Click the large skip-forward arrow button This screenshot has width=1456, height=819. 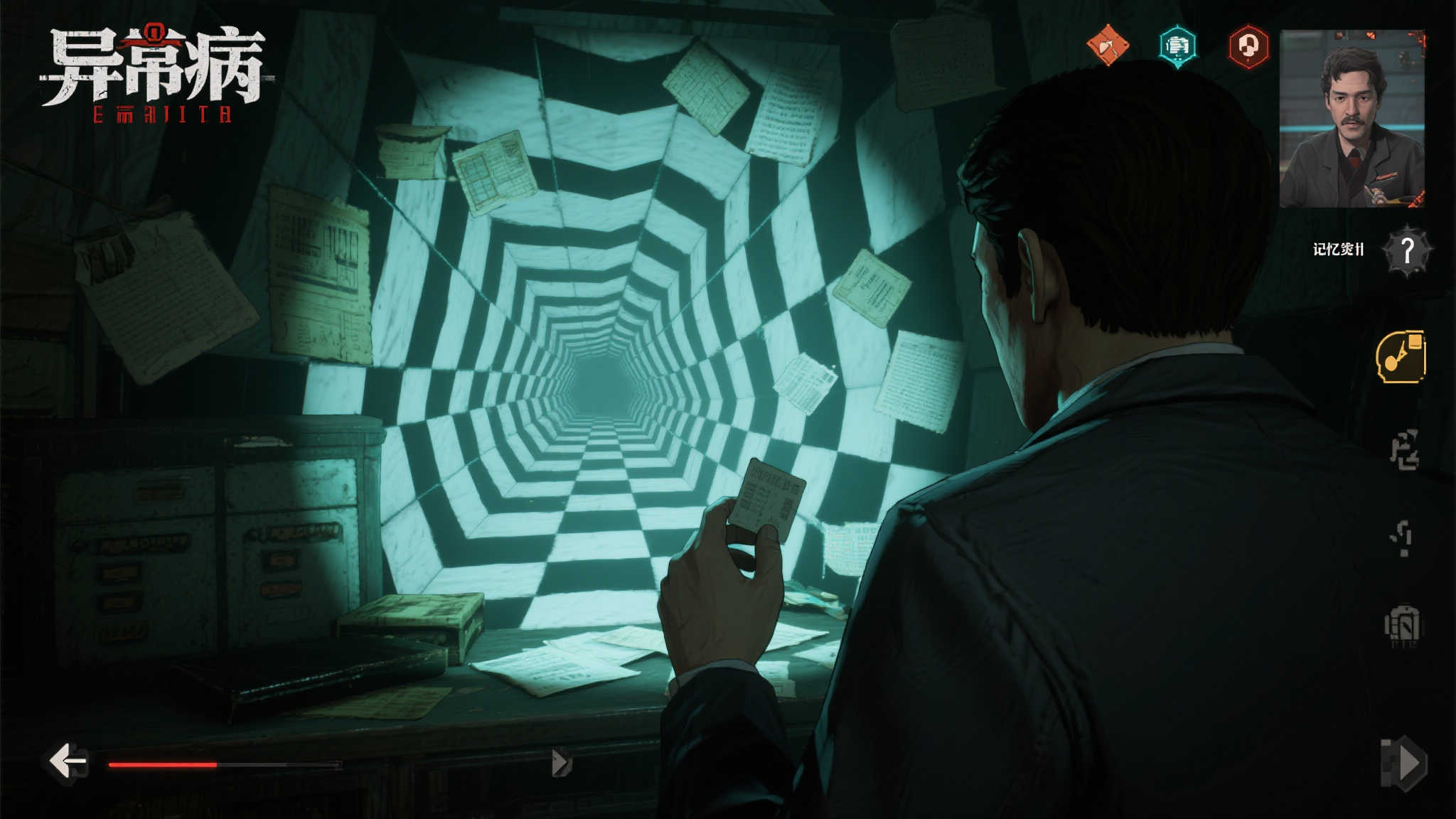pyautogui.click(x=1403, y=764)
